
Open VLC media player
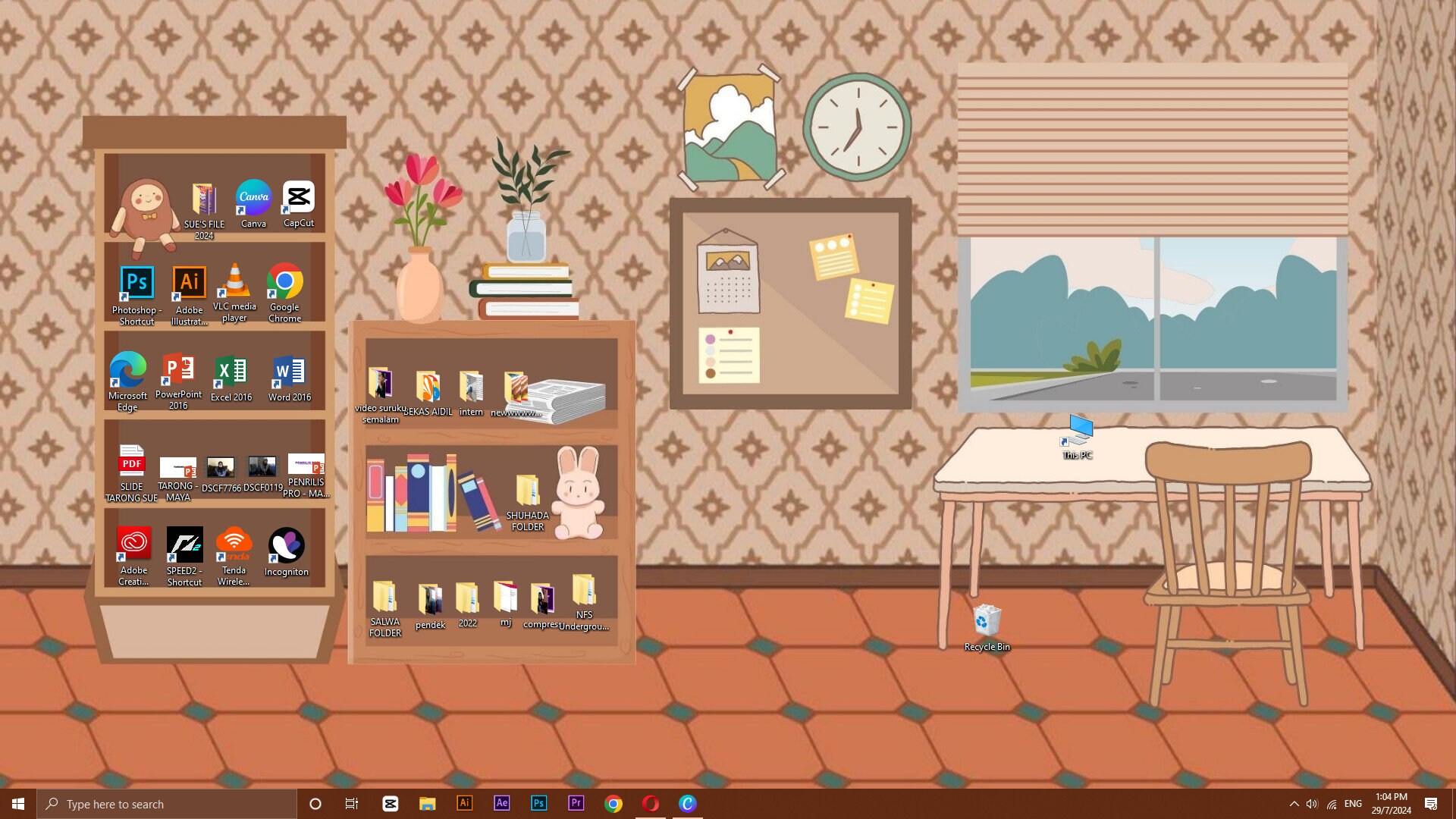235,282
